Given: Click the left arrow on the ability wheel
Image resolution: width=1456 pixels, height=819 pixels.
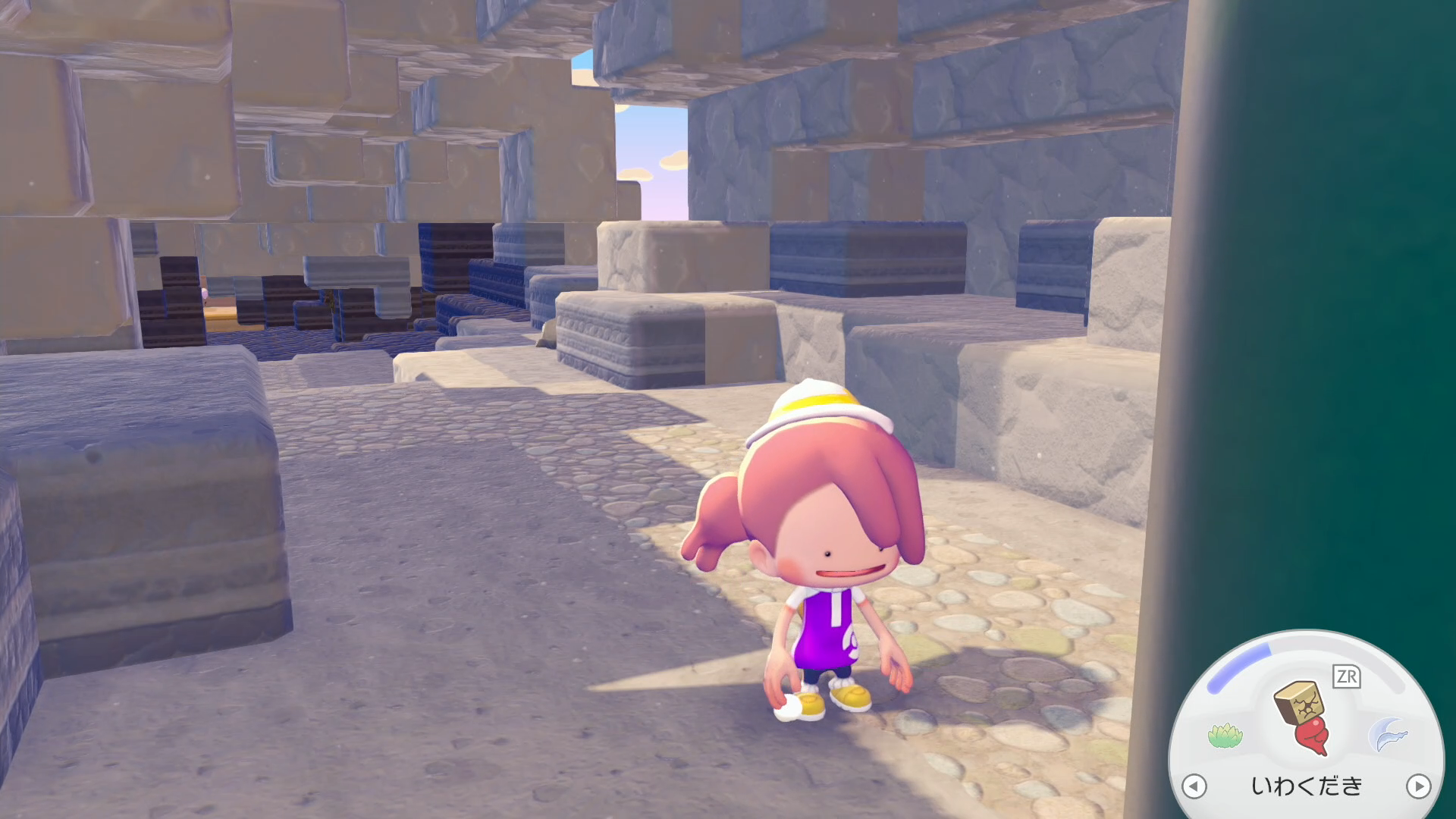Looking at the screenshot, I should 1194,786.
